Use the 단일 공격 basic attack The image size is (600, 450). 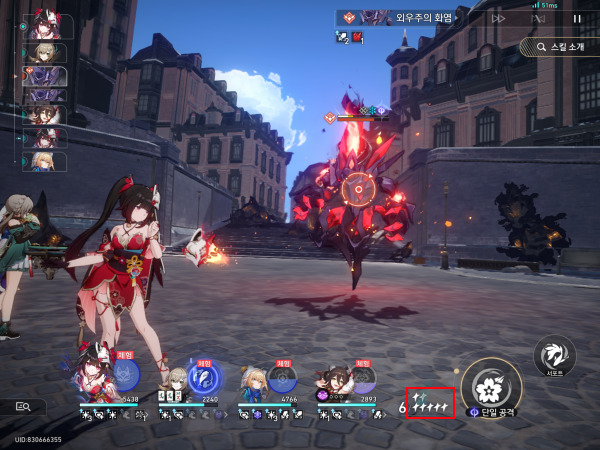pos(492,385)
